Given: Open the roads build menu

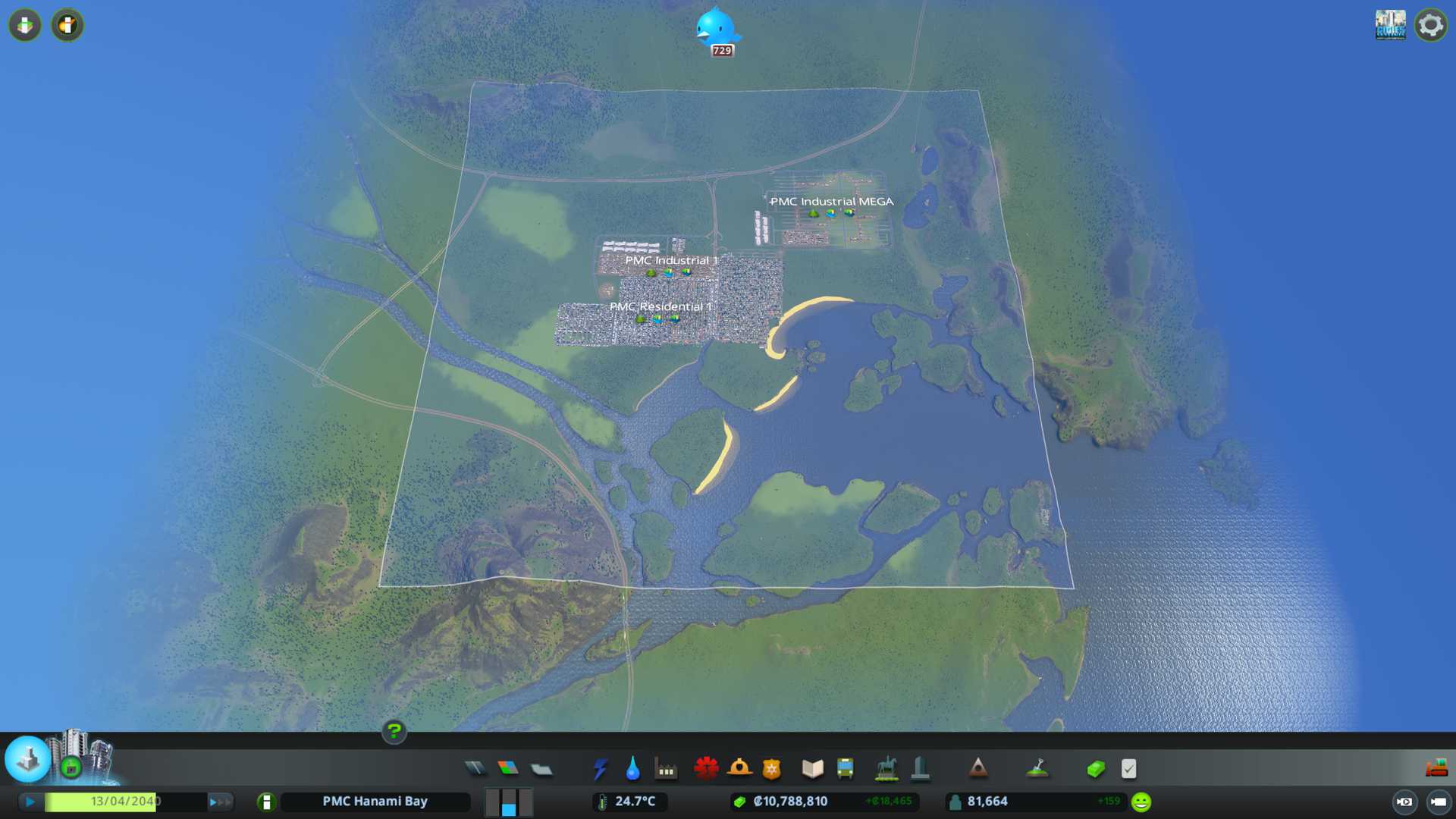Looking at the screenshot, I should pyautogui.click(x=475, y=769).
